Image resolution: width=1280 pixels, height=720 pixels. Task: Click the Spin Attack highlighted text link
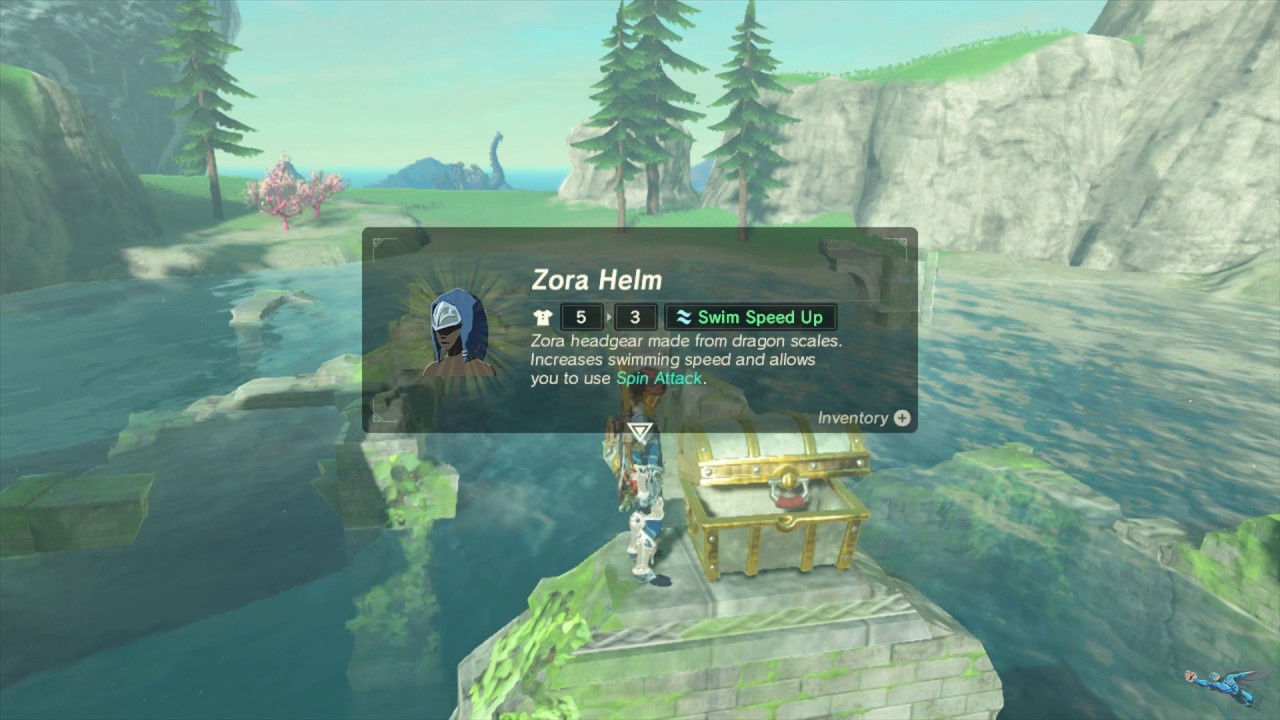657,379
